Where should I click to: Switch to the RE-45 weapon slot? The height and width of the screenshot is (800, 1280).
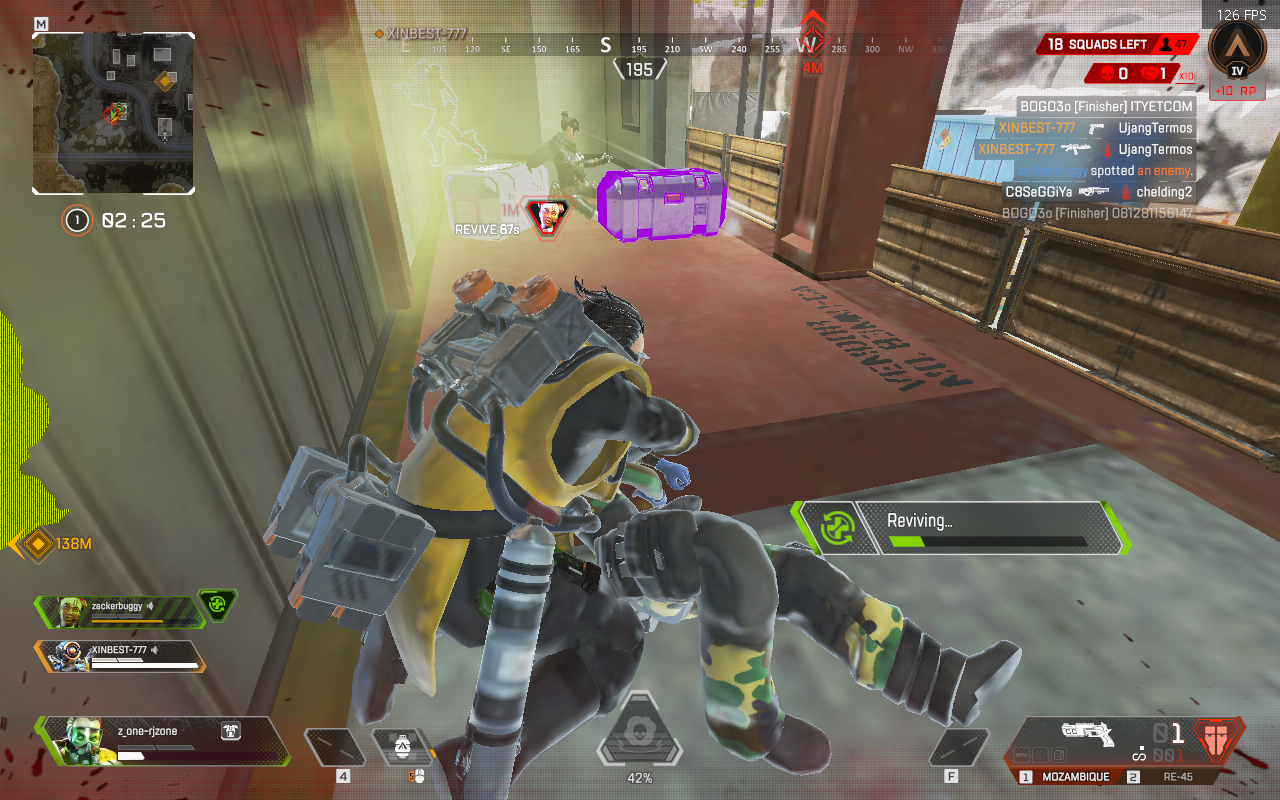pos(1177,777)
